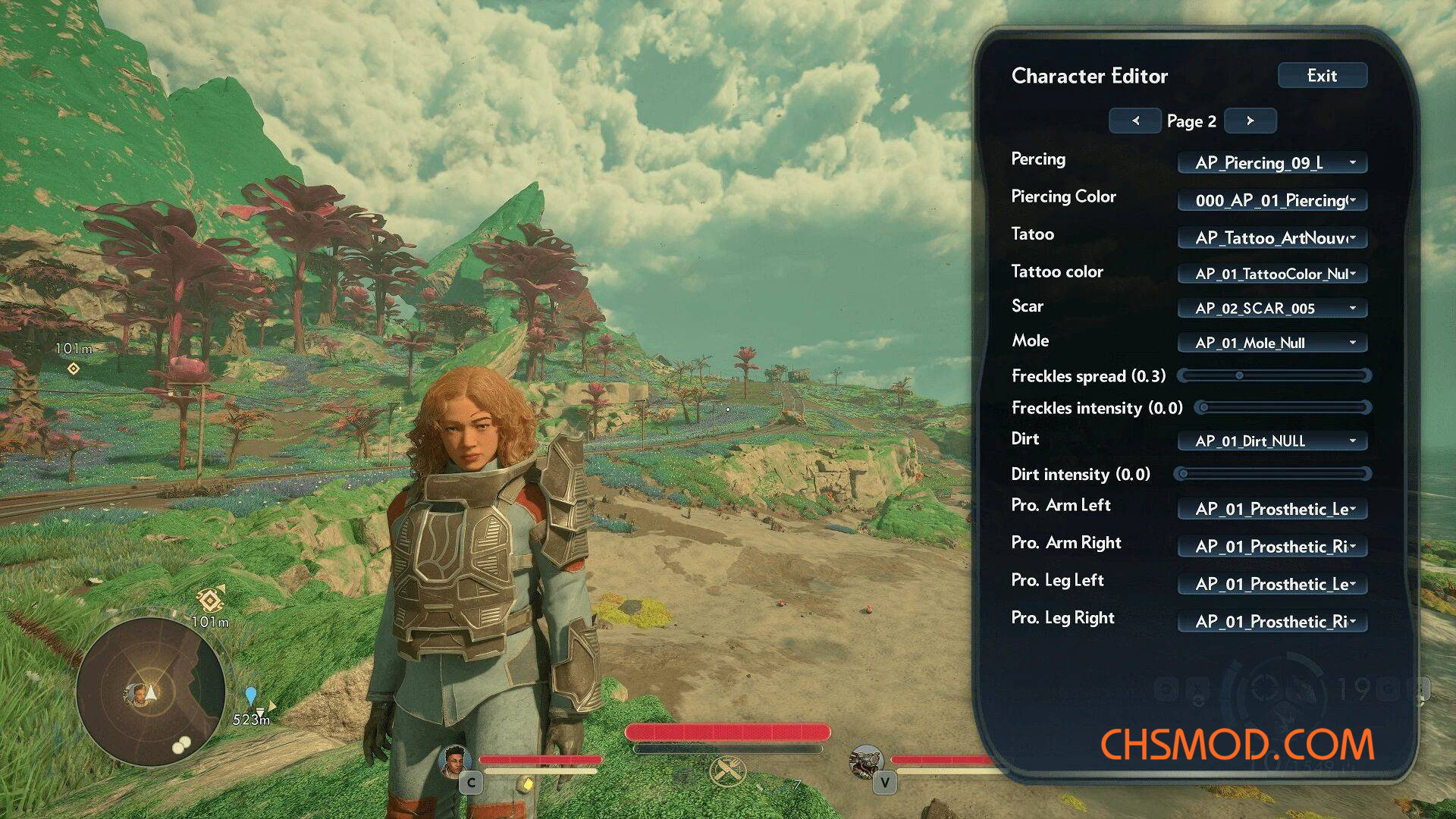Image resolution: width=1456 pixels, height=819 pixels.
Task: Go to the previous editor page
Action: [x=1135, y=121]
